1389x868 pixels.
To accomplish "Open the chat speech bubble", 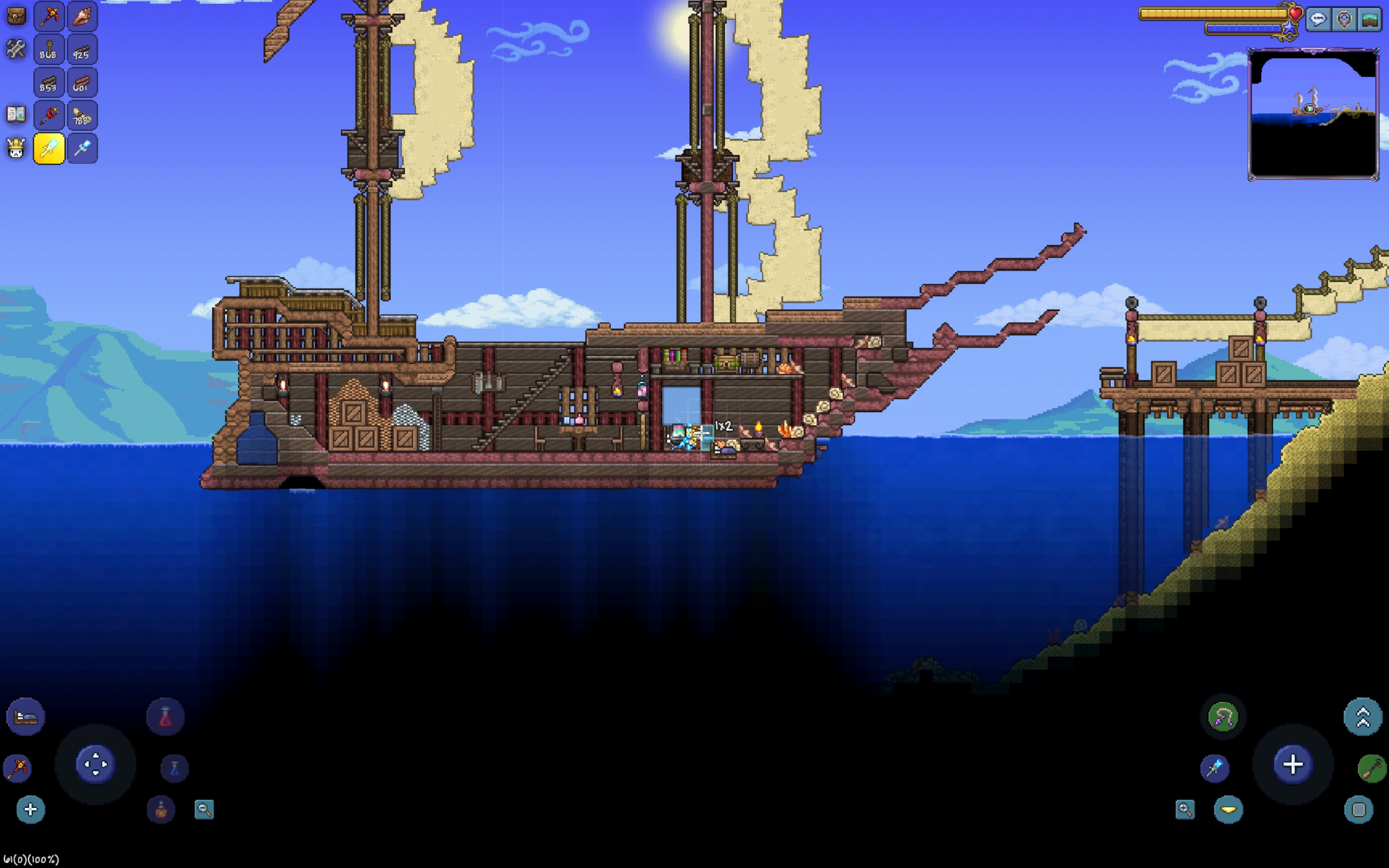I will click(x=1318, y=20).
